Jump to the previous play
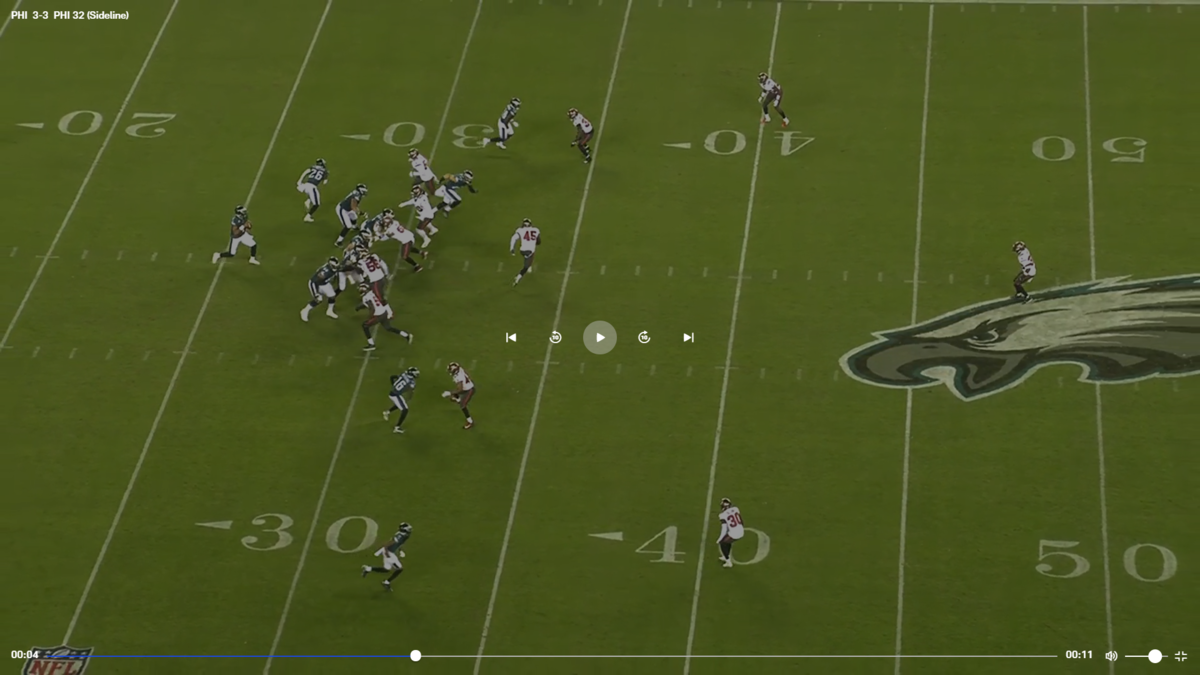 click(511, 338)
